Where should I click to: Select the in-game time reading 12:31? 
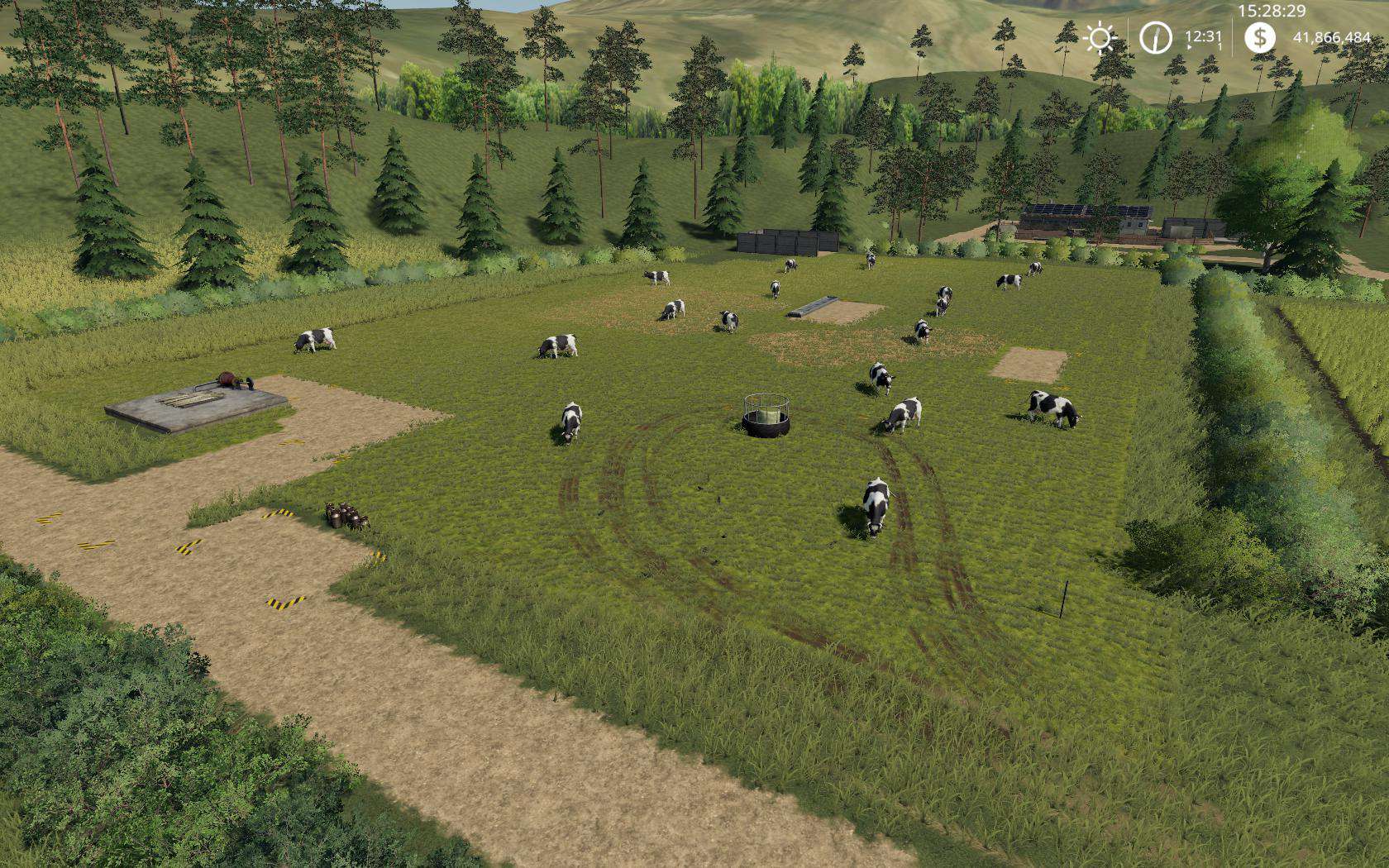pyautogui.click(x=1203, y=36)
